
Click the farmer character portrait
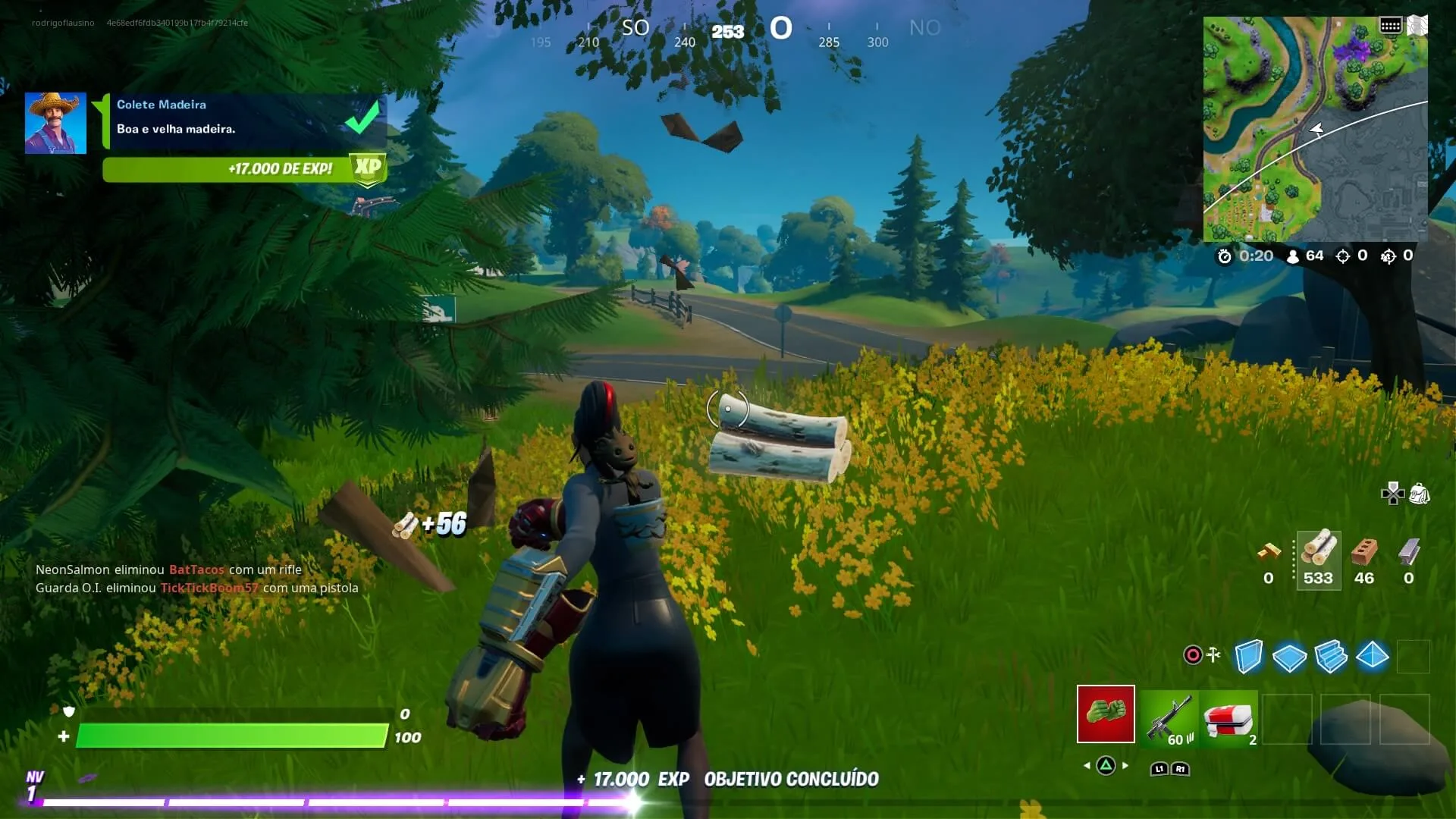[55, 123]
